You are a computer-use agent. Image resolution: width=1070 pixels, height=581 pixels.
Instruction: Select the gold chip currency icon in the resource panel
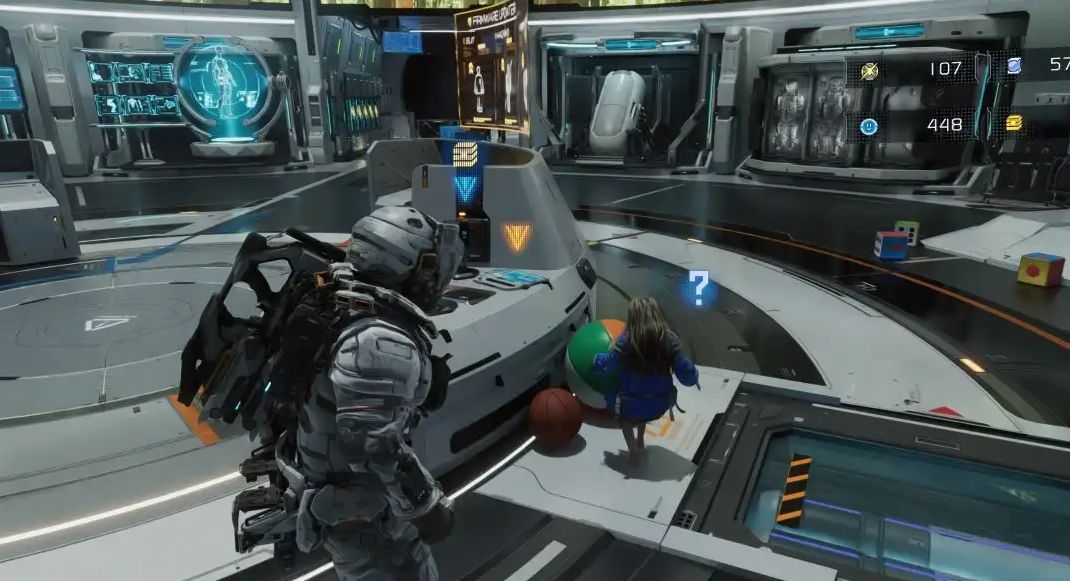point(1013,124)
